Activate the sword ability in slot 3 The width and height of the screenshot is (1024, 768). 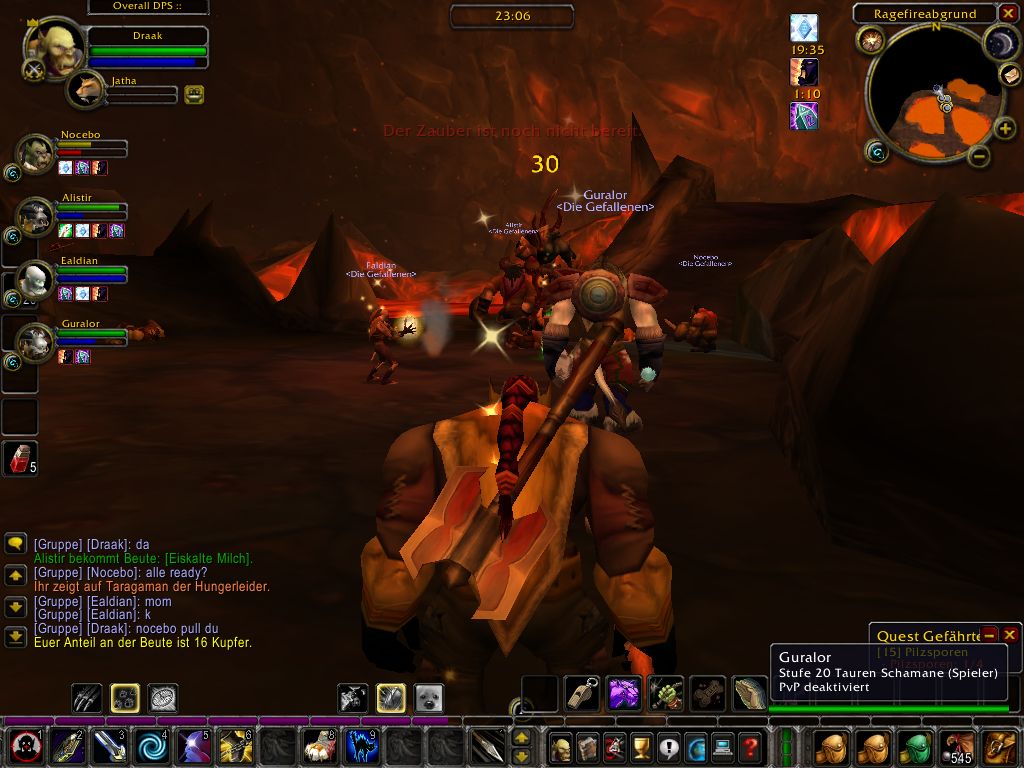tap(109, 746)
